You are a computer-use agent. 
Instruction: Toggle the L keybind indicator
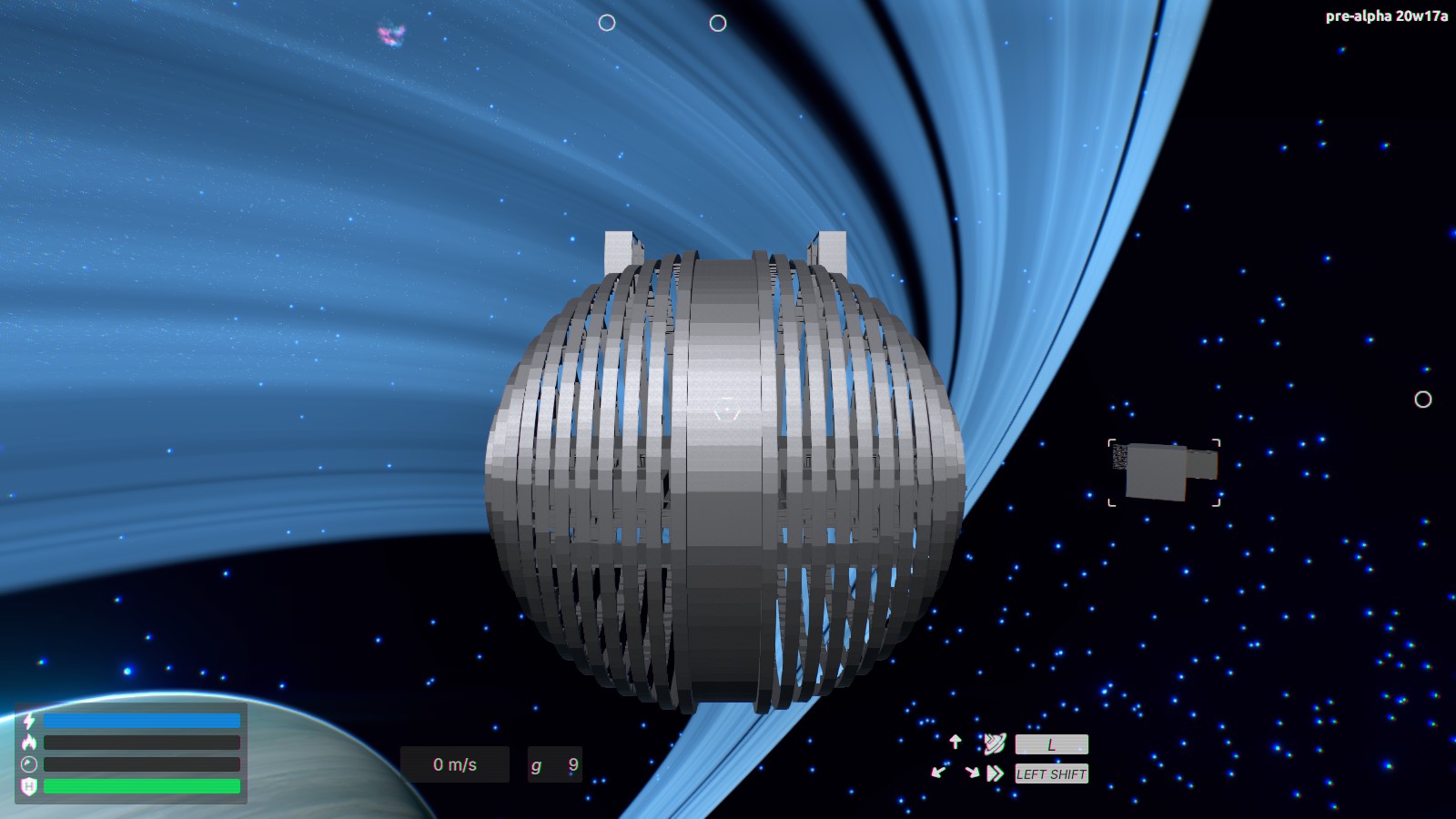pos(1051,744)
